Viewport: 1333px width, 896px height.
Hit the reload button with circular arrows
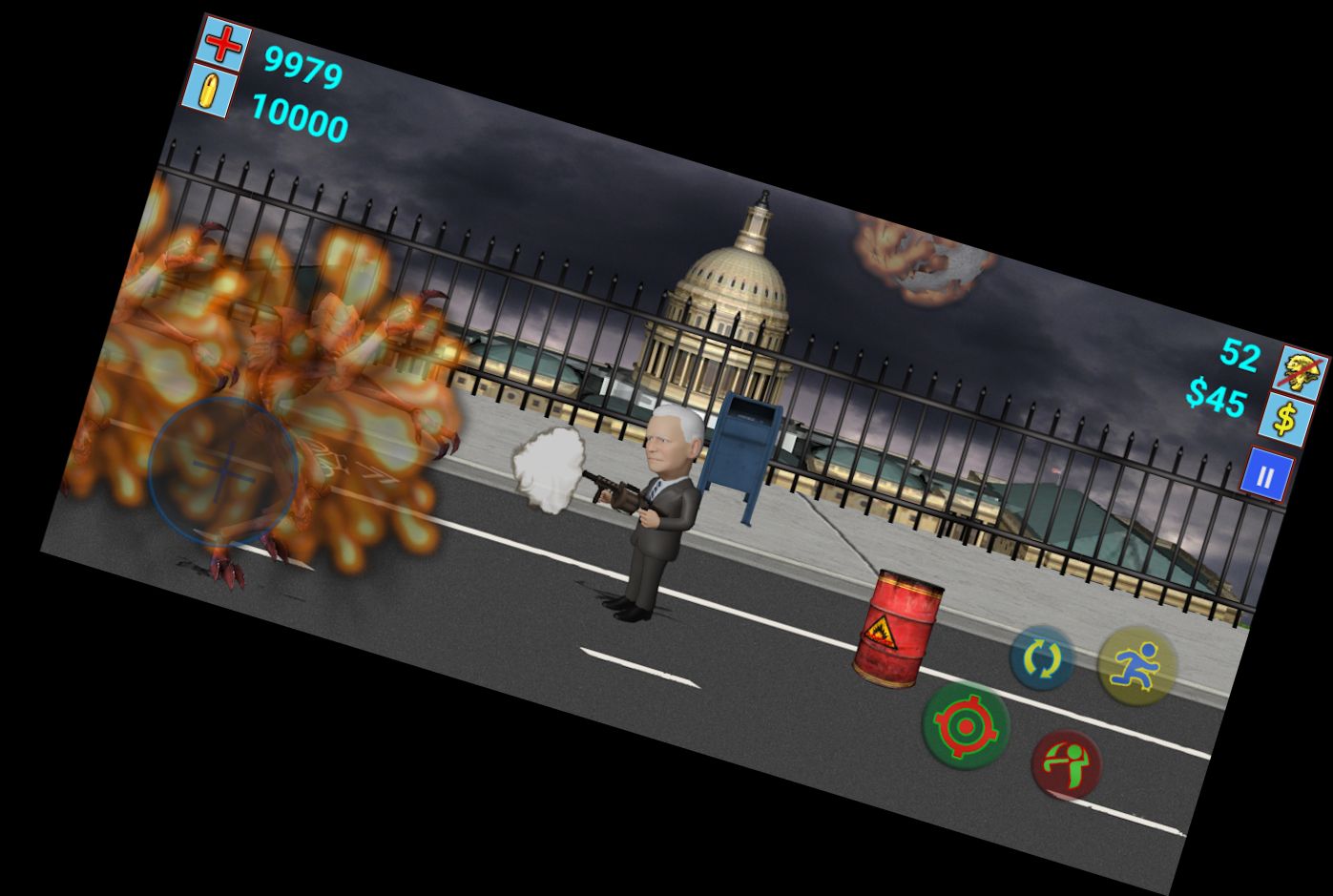pyautogui.click(x=1042, y=658)
